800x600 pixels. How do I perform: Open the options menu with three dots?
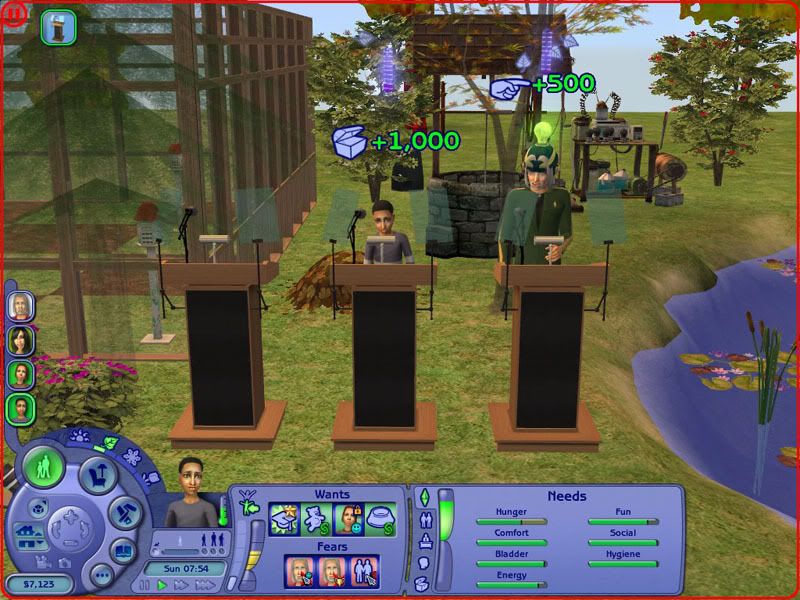(100, 575)
